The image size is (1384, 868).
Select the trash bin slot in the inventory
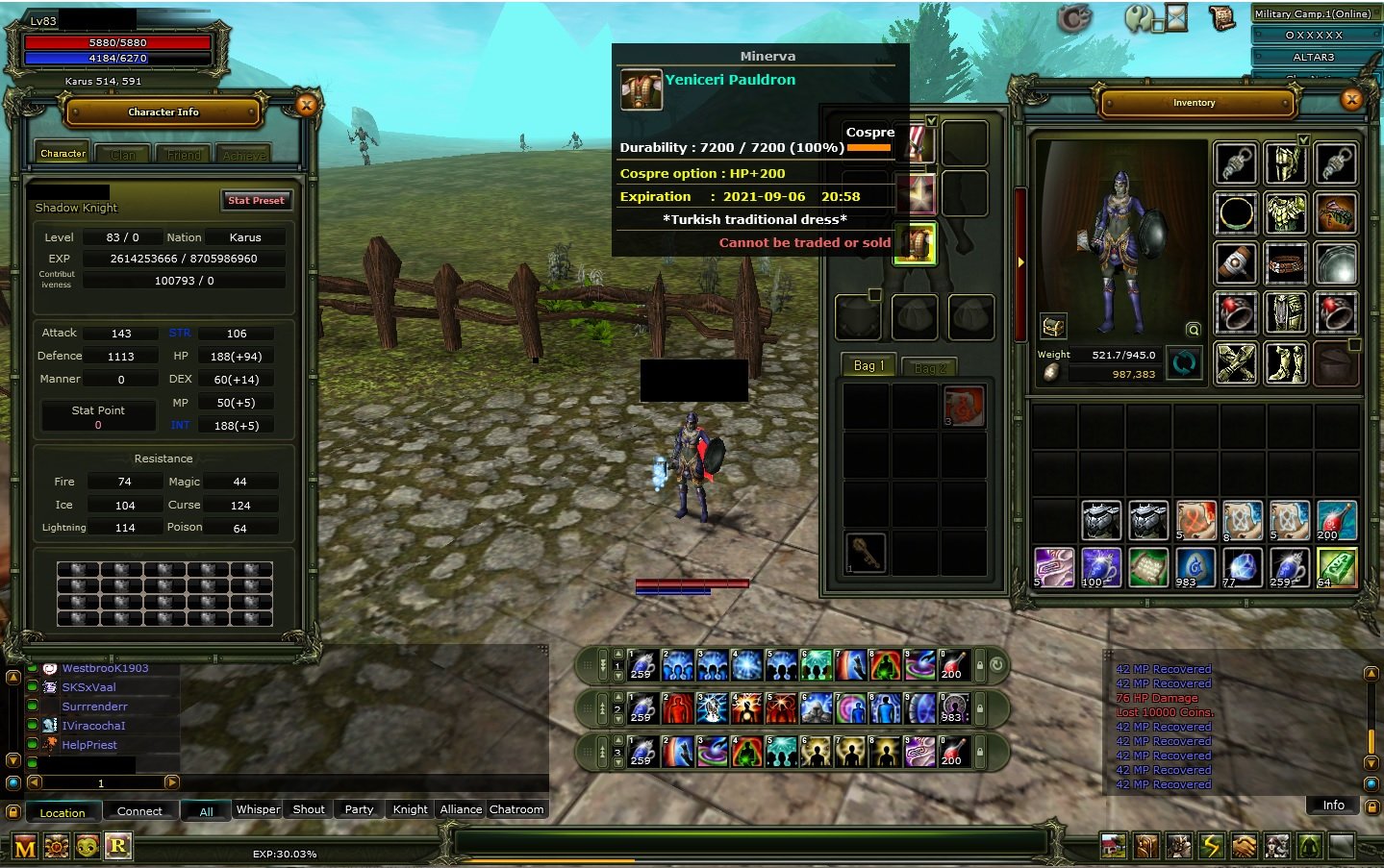point(1336,363)
